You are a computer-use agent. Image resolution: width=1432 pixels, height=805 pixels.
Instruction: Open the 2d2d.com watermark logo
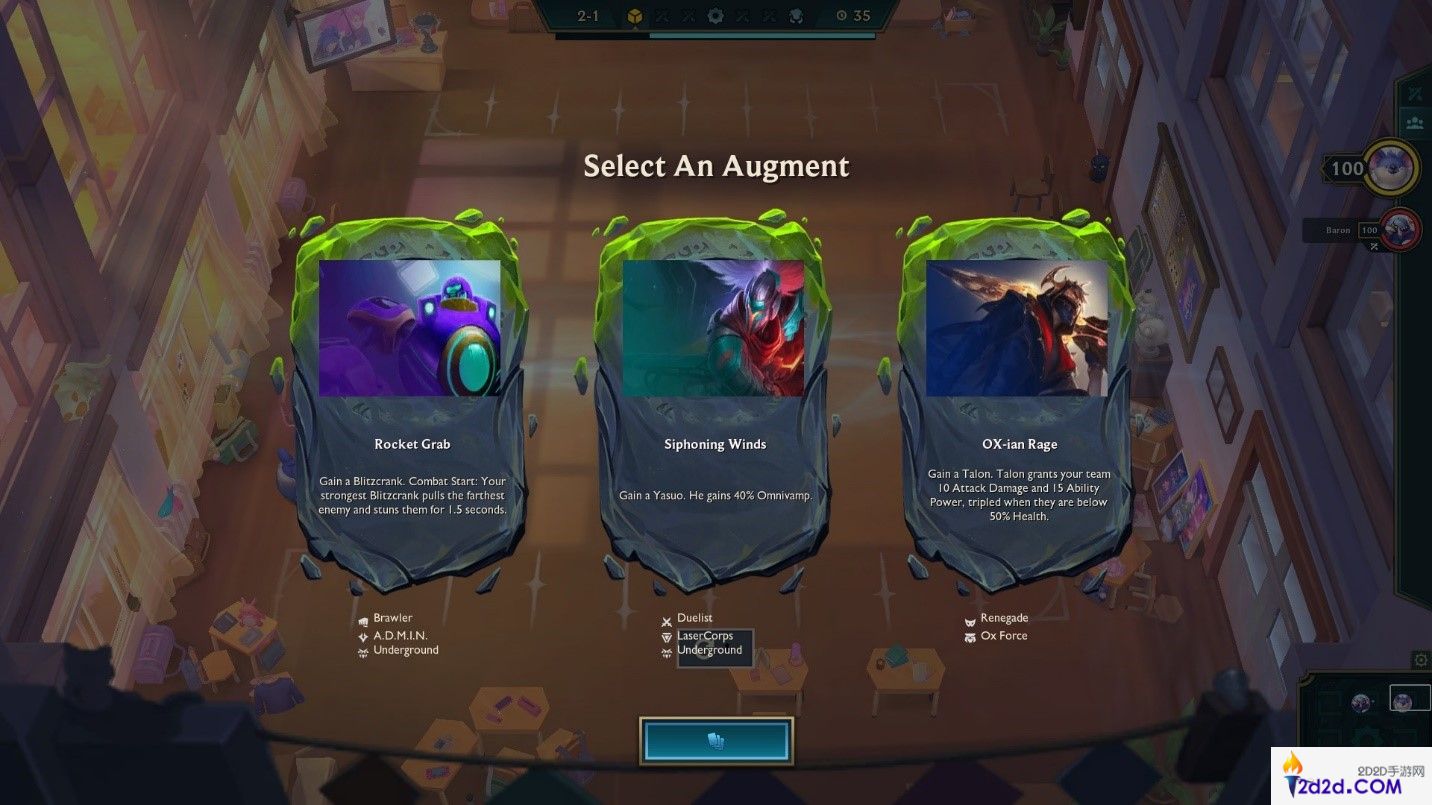(1350, 776)
